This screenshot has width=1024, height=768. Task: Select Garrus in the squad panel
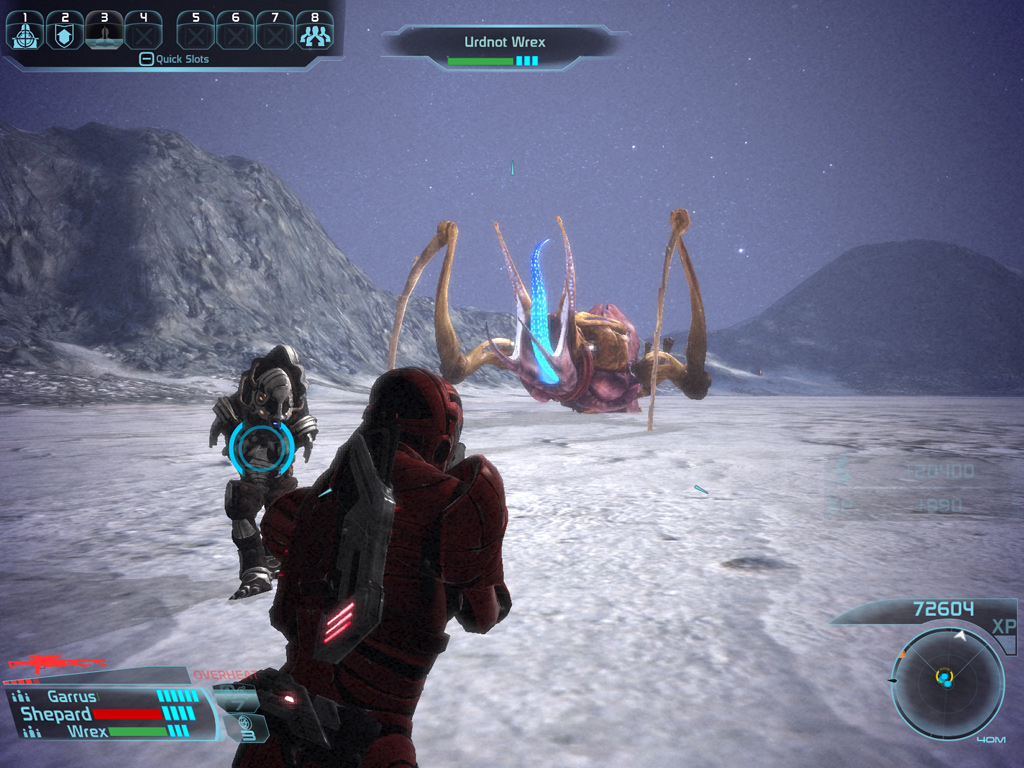72,697
